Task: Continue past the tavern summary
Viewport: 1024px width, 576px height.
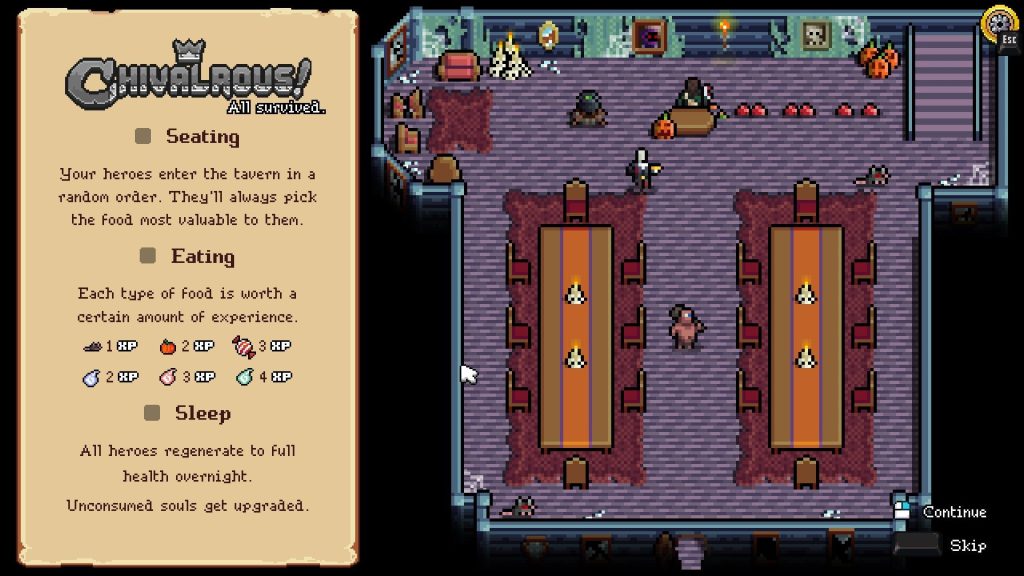Action: pos(953,512)
